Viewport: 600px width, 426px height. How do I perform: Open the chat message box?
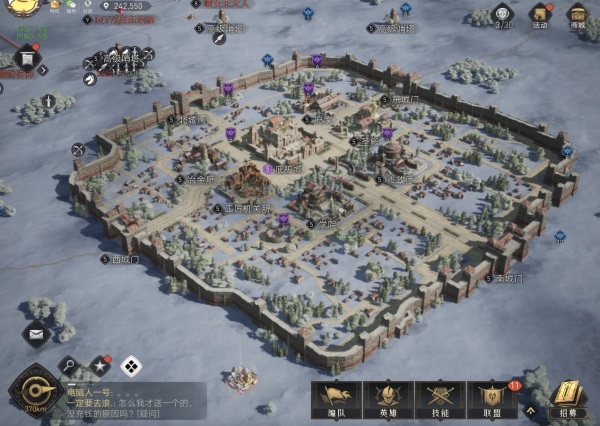[135, 400]
